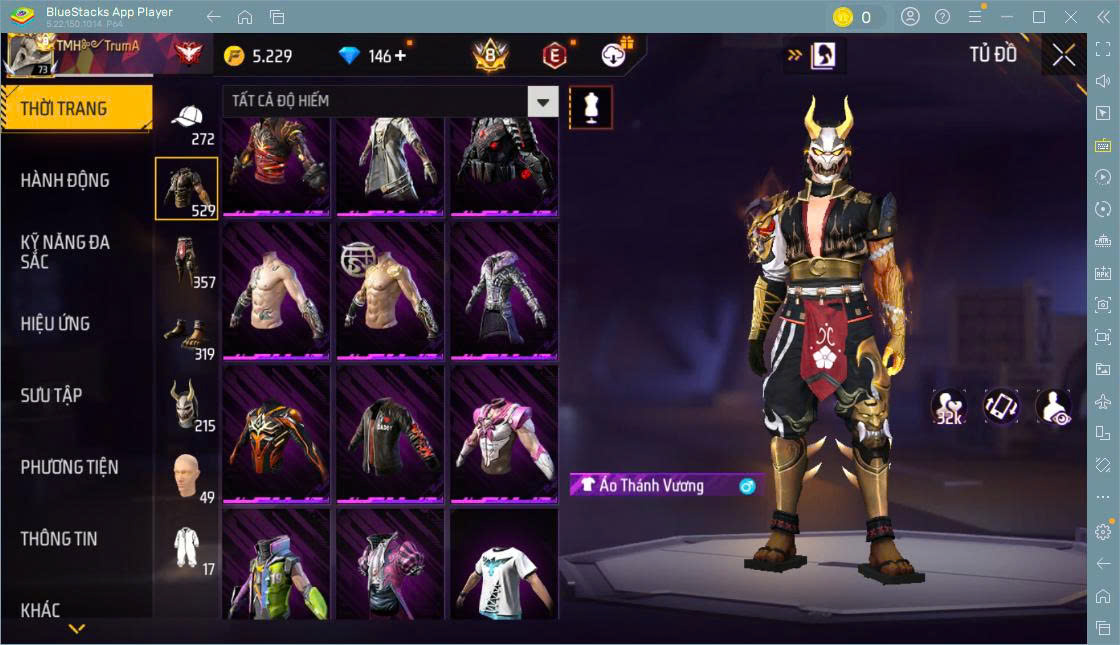Switch to the Hành Động tab
The height and width of the screenshot is (645, 1120).
click(65, 181)
